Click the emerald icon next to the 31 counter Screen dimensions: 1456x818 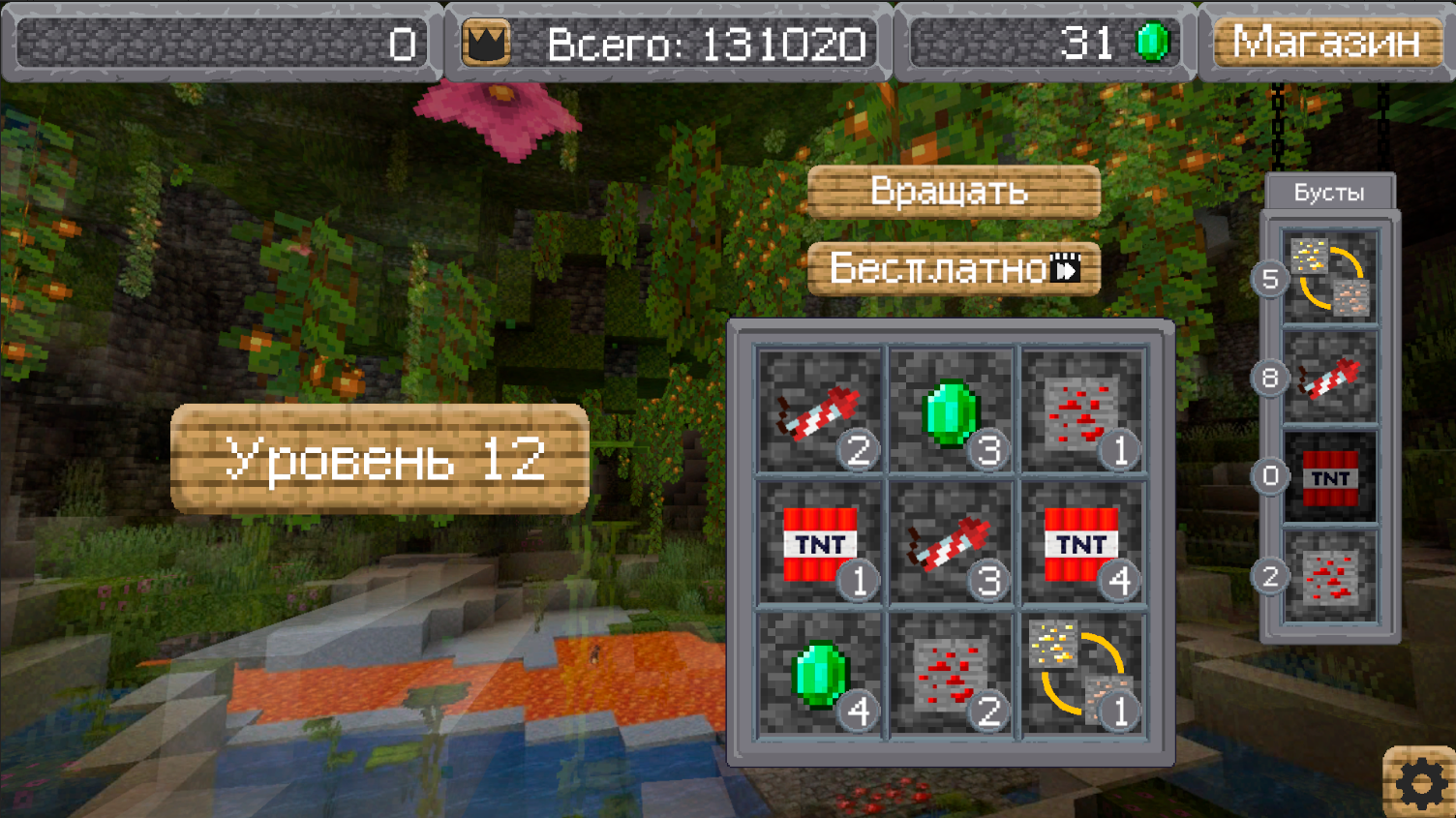(x=1152, y=41)
